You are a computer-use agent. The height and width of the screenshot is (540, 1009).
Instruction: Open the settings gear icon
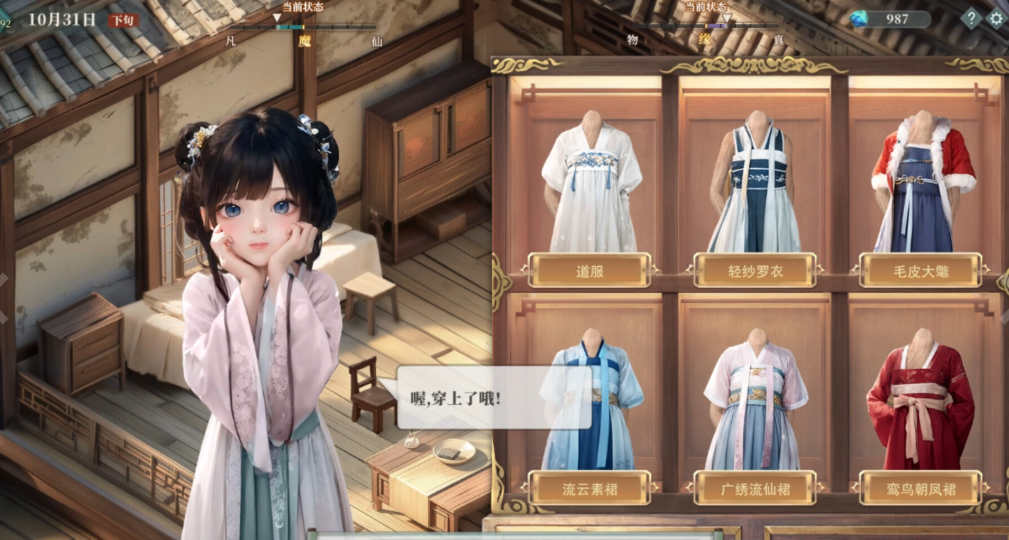coord(996,18)
